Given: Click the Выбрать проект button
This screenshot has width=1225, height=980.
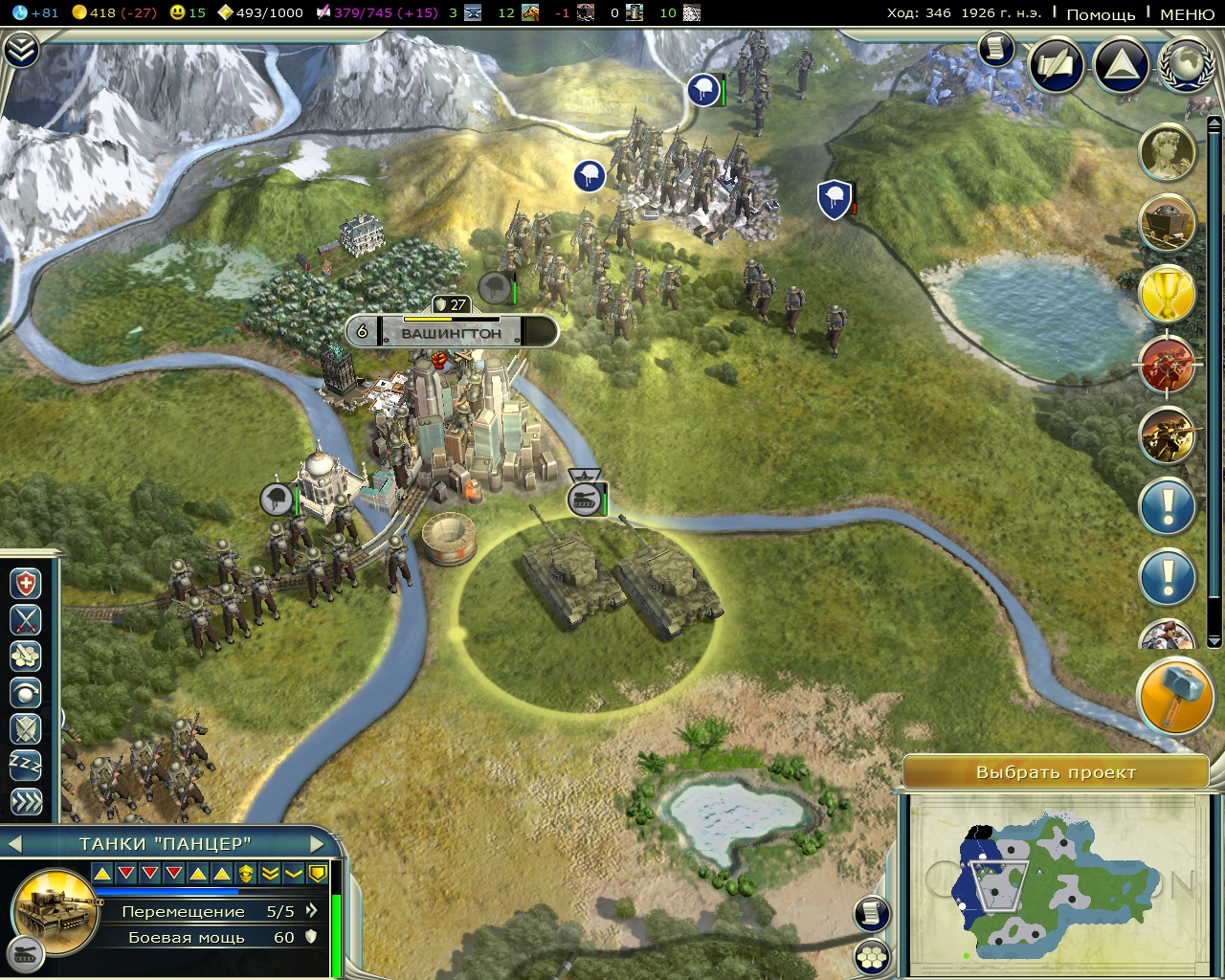Looking at the screenshot, I should [x=1056, y=772].
